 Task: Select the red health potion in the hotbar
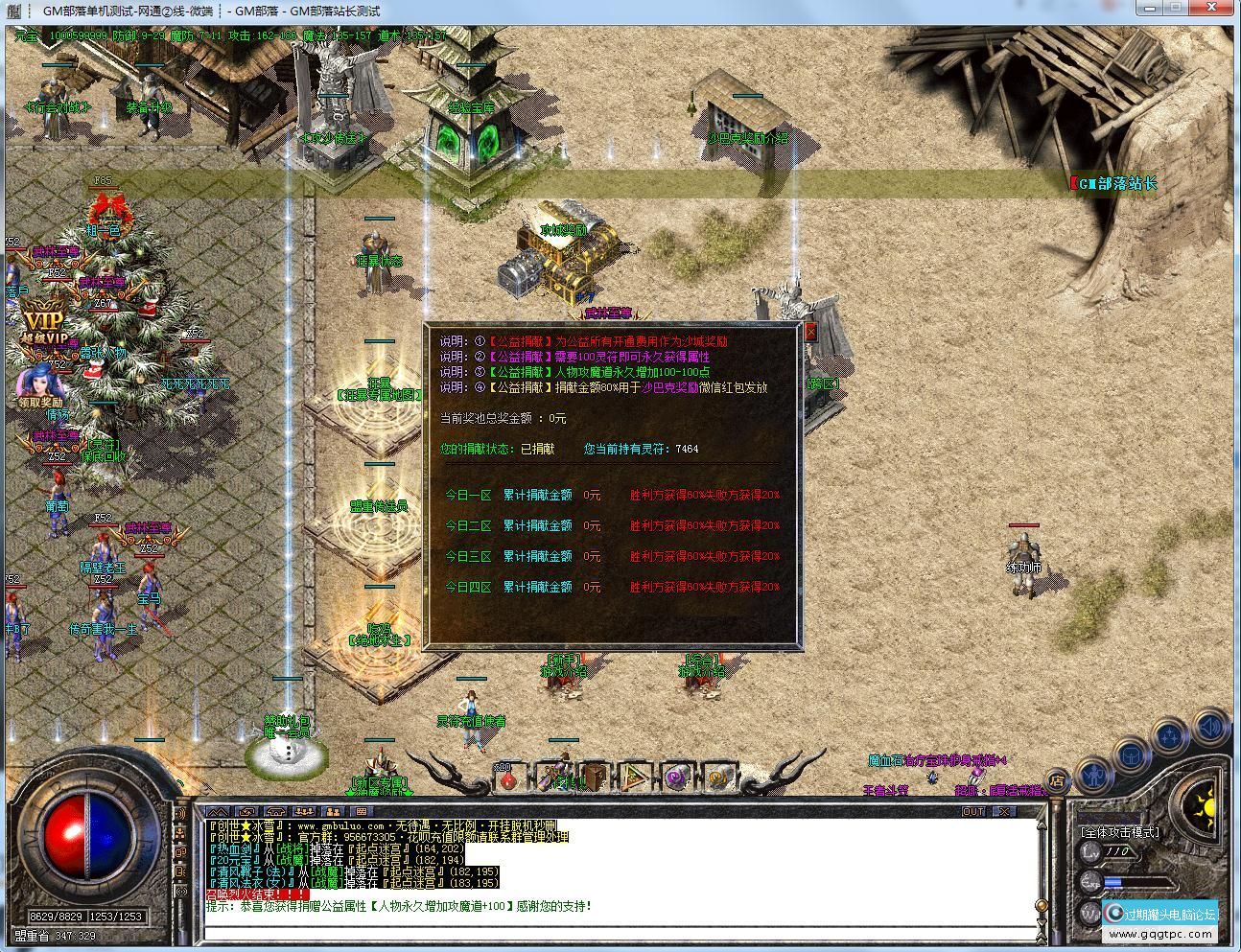[508, 783]
